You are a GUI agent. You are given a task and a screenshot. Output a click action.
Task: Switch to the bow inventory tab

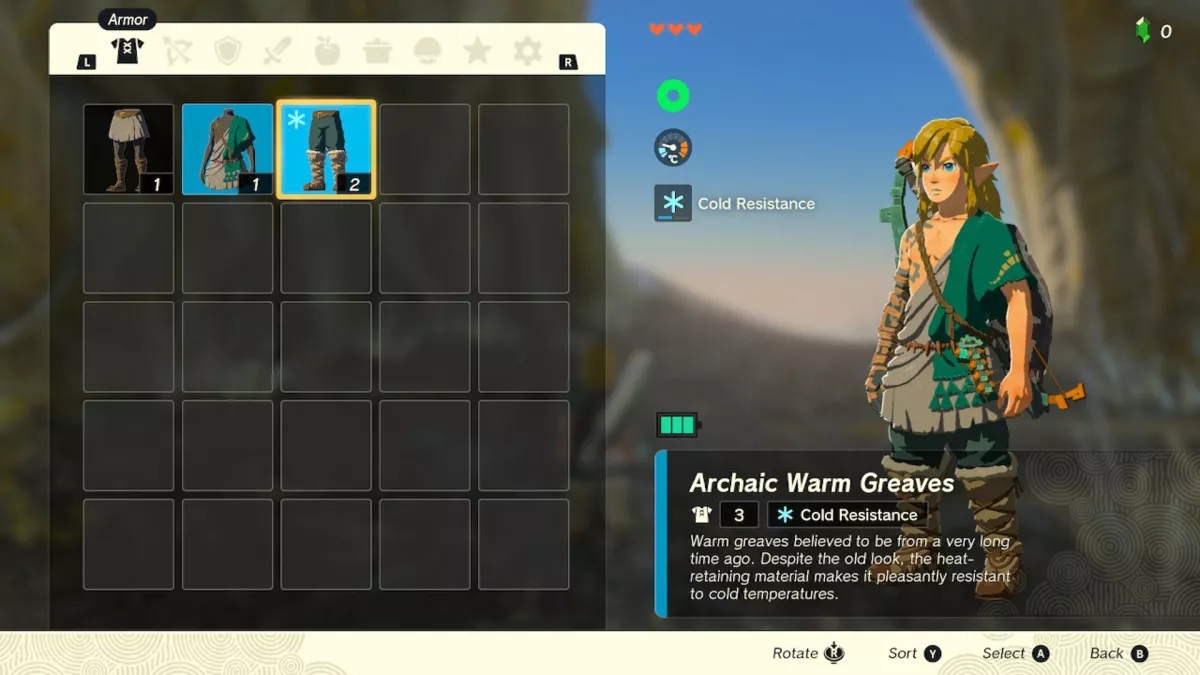click(x=178, y=51)
